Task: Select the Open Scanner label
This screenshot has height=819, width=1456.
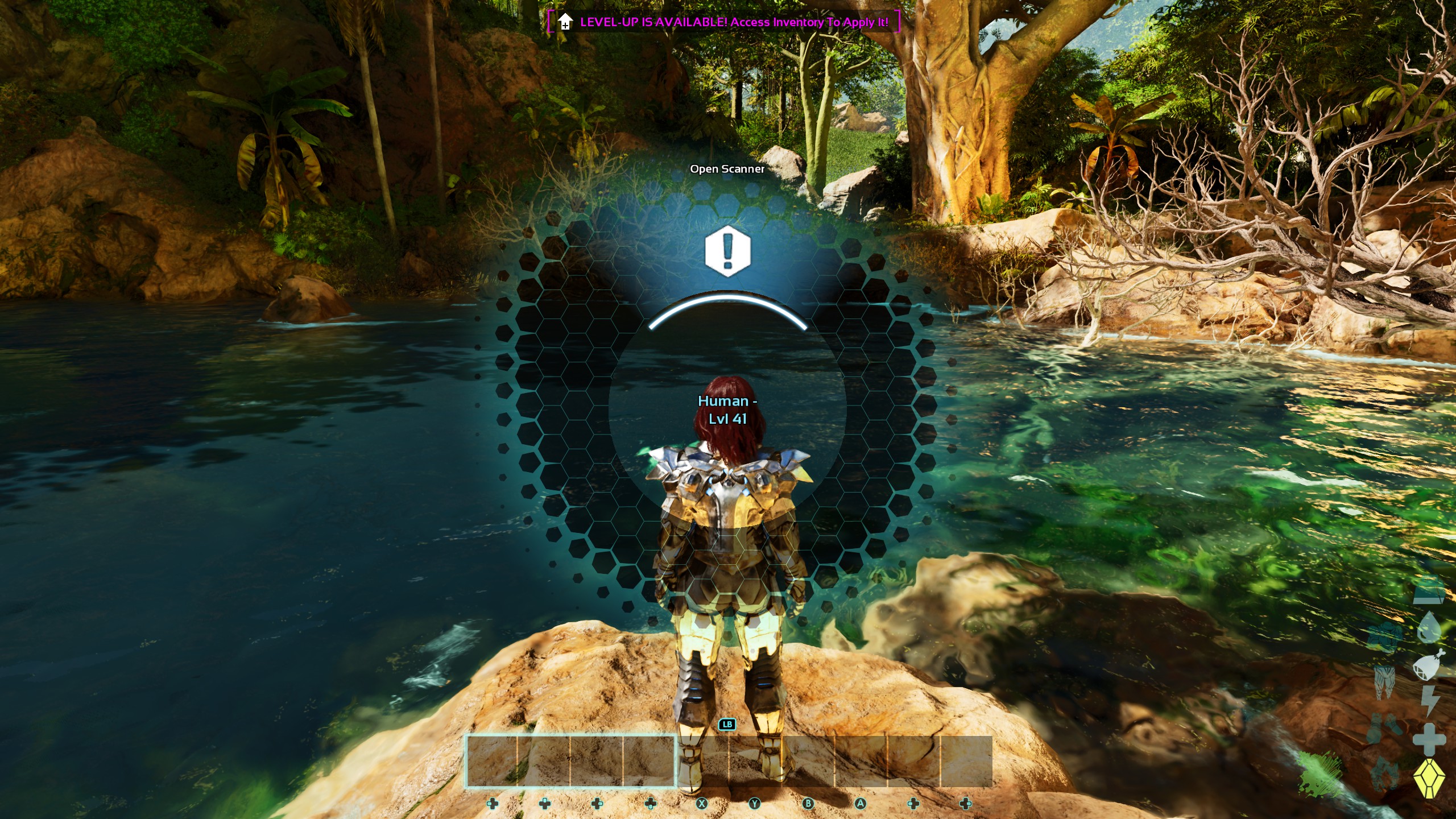Action: click(728, 169)
